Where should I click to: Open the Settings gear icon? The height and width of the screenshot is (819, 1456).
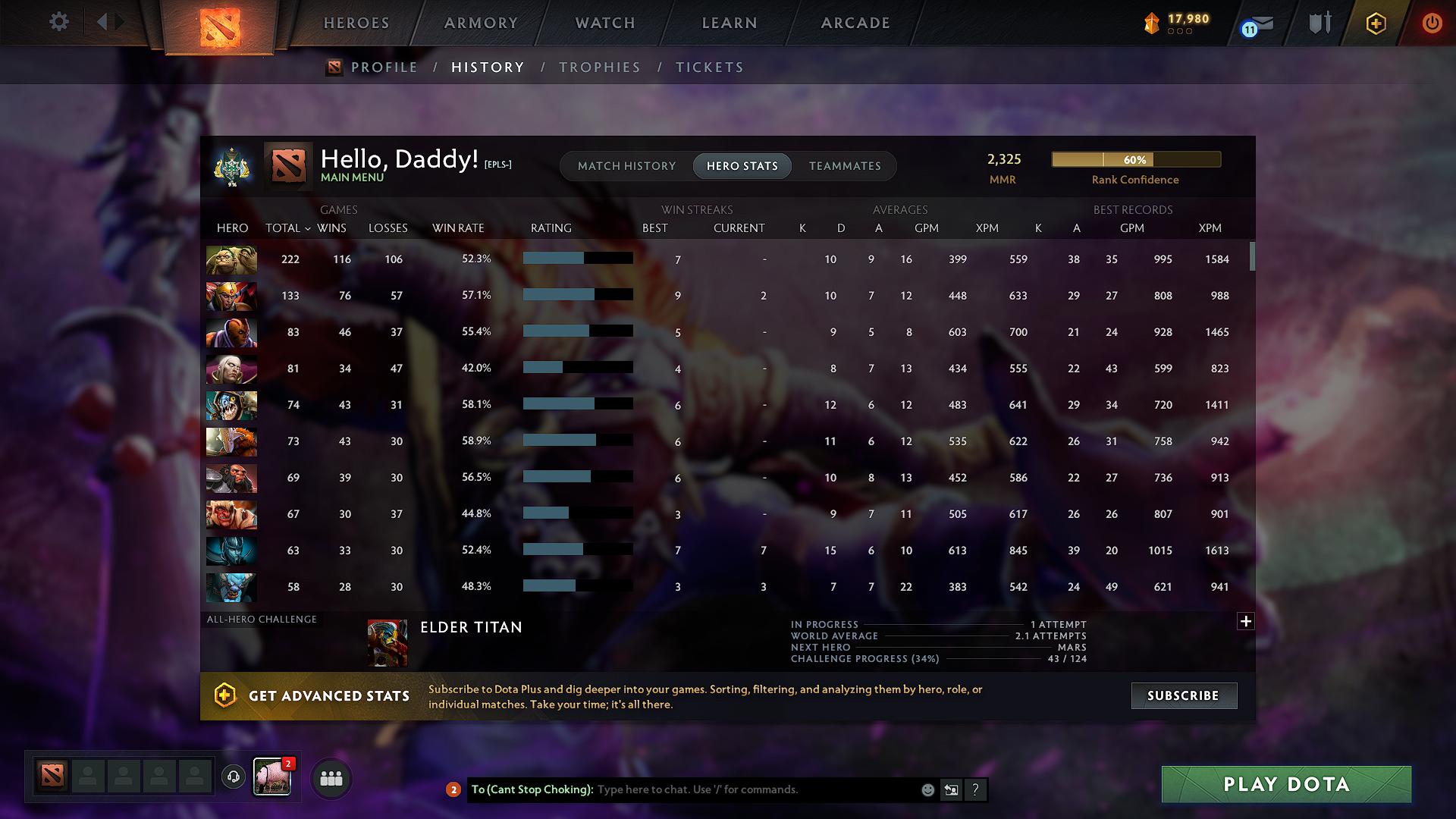pyautogui.click(x=59, y=22)
